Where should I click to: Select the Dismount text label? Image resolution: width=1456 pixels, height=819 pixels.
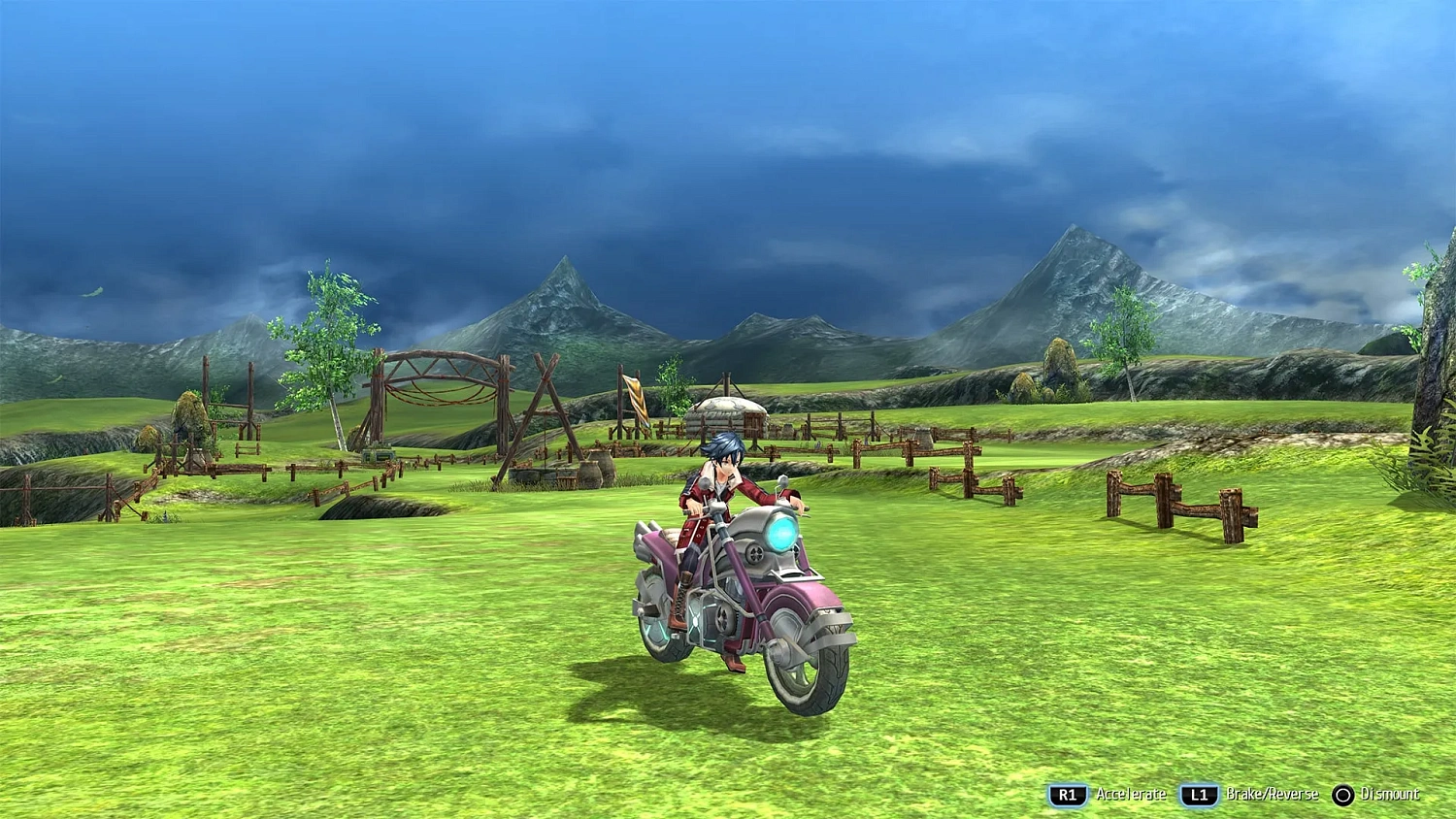tap(1390, 793)
